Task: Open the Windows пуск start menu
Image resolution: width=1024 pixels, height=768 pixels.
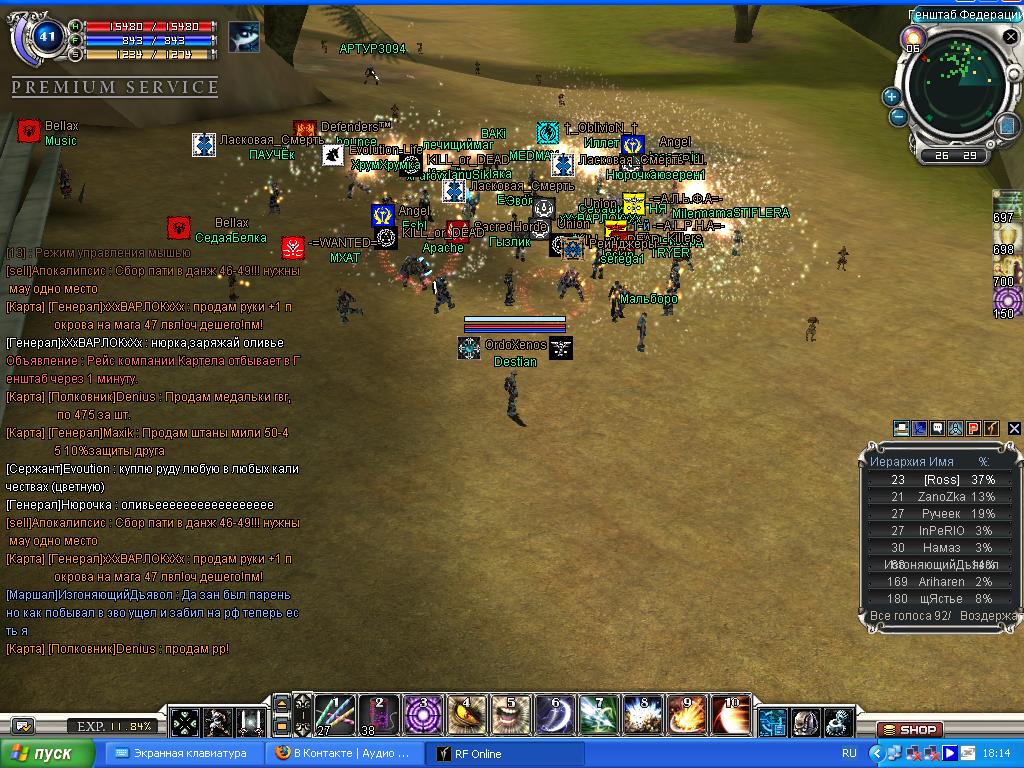Action: pyautogui.click(x=47, y=753)
